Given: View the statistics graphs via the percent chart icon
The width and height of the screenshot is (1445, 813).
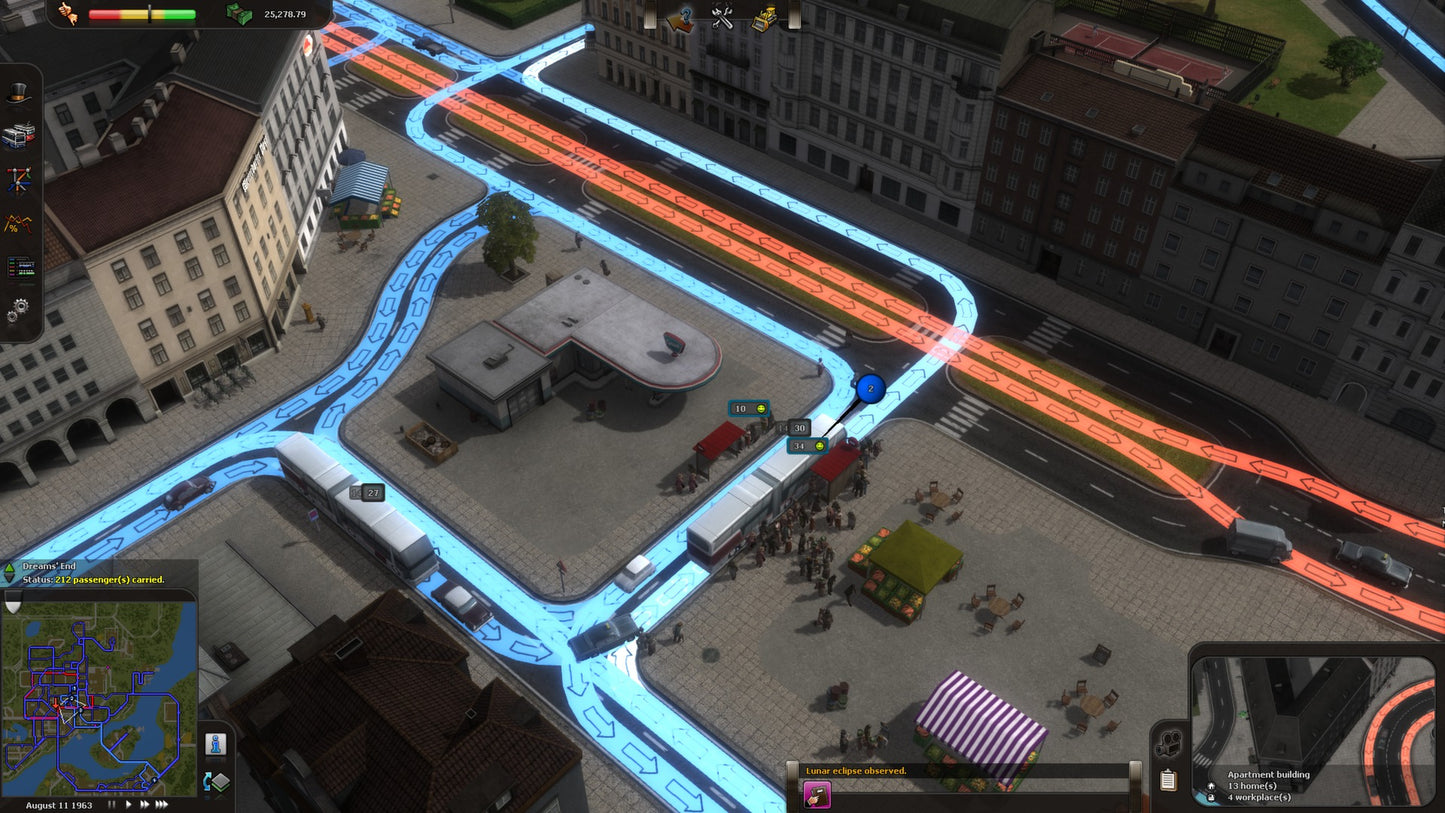Looking at the screenshot, I should [18, 223].
